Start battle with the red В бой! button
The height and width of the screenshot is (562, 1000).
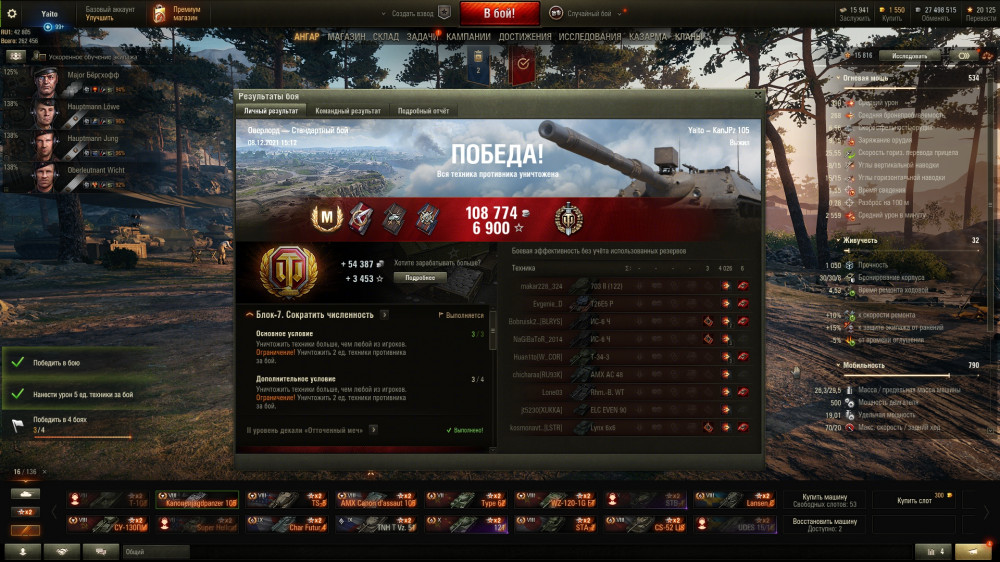click(499, 13)
